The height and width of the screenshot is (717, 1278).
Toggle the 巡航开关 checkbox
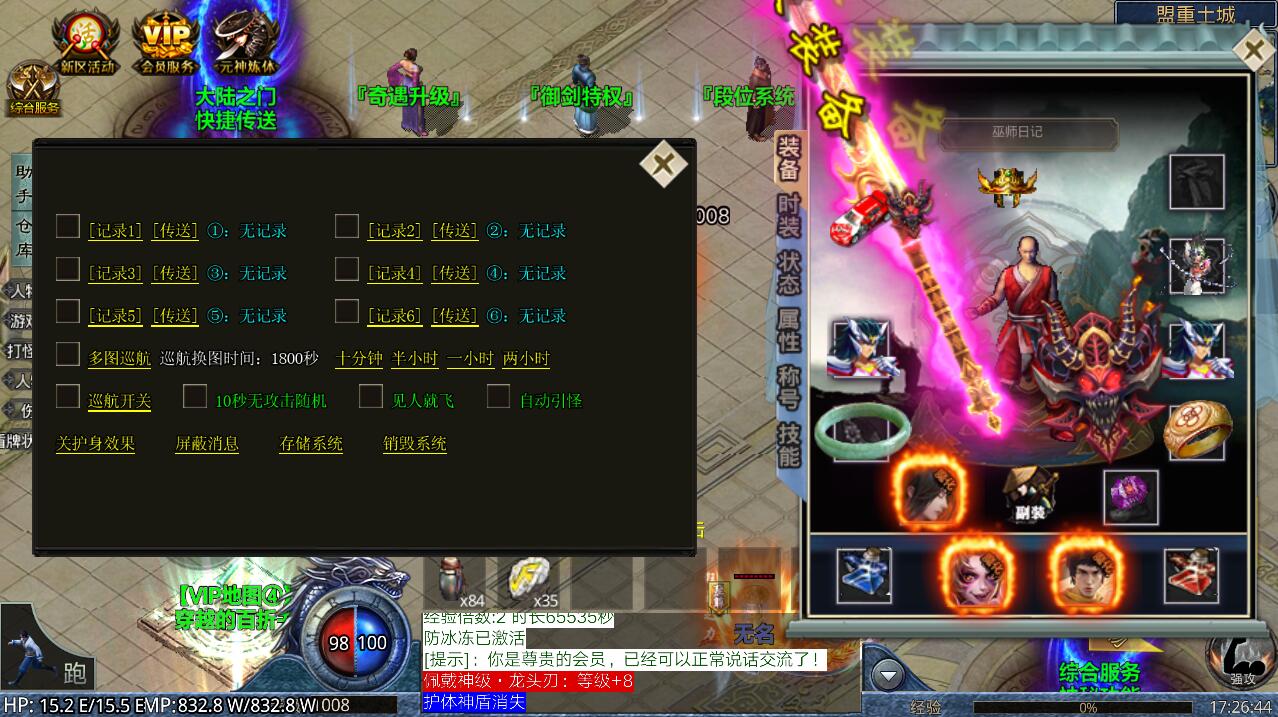[68, 397]
